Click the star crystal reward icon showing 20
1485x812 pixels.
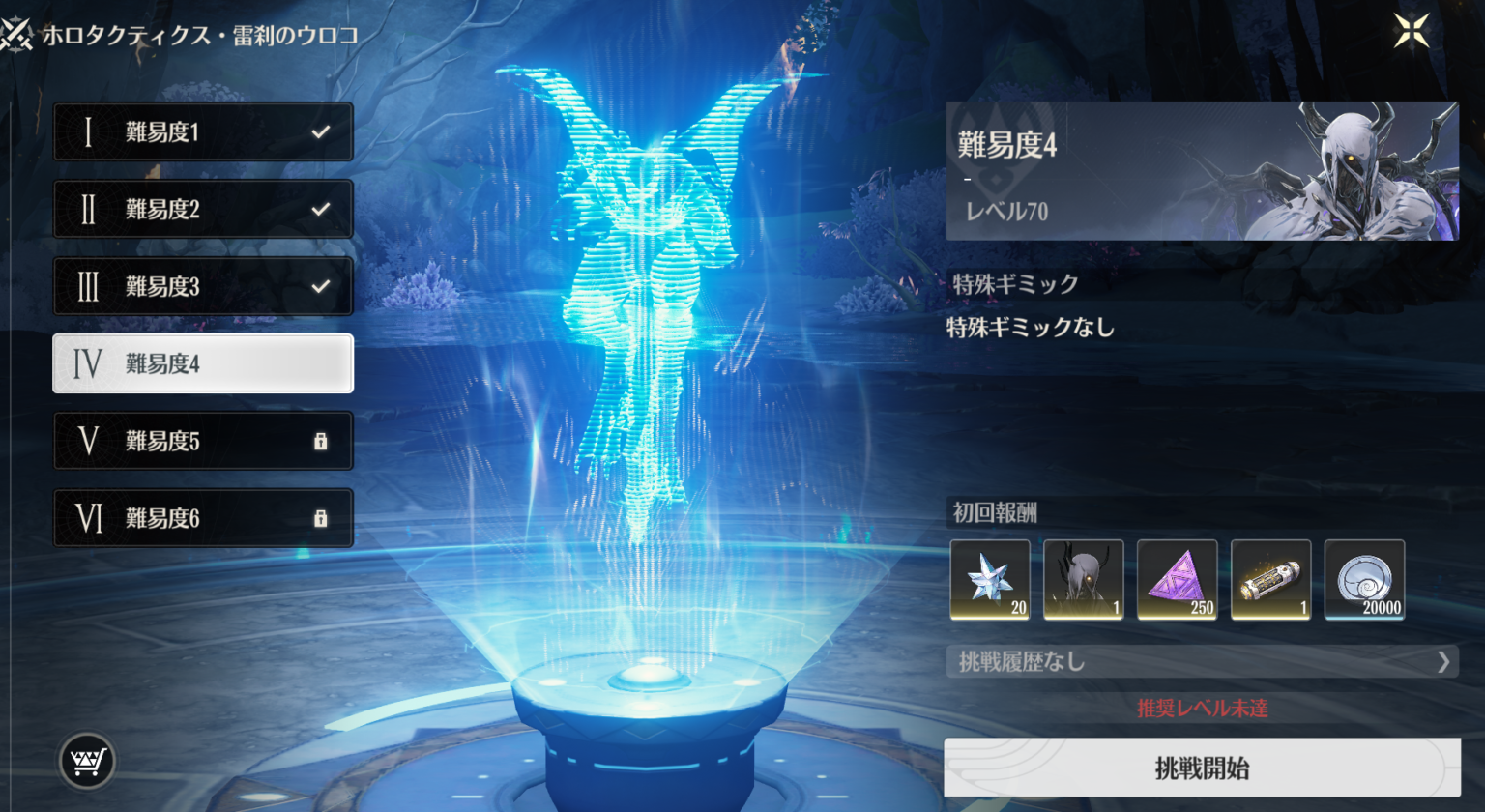[x=988, y=581]
